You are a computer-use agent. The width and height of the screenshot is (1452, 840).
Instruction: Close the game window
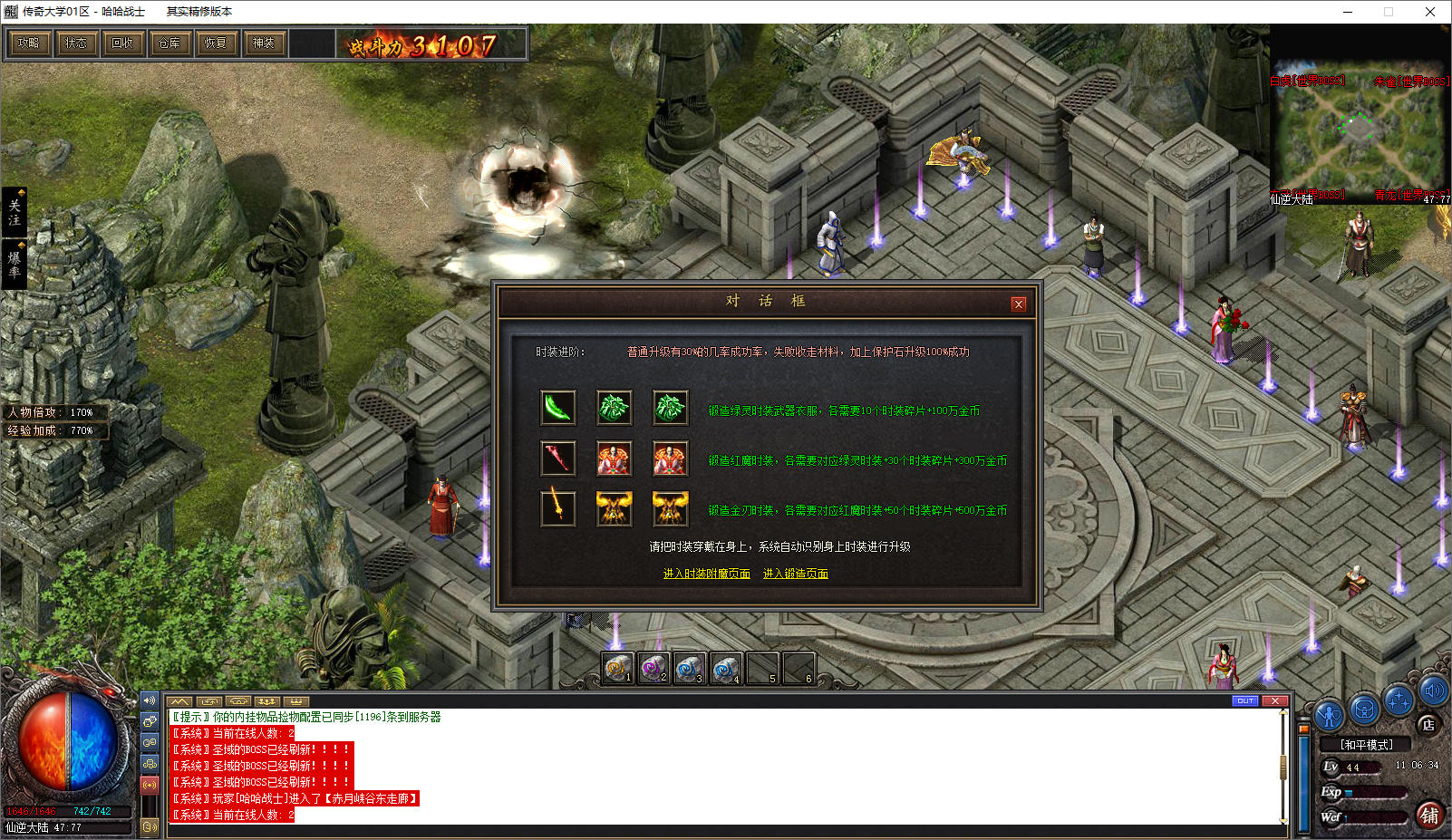coord(1429,12)
